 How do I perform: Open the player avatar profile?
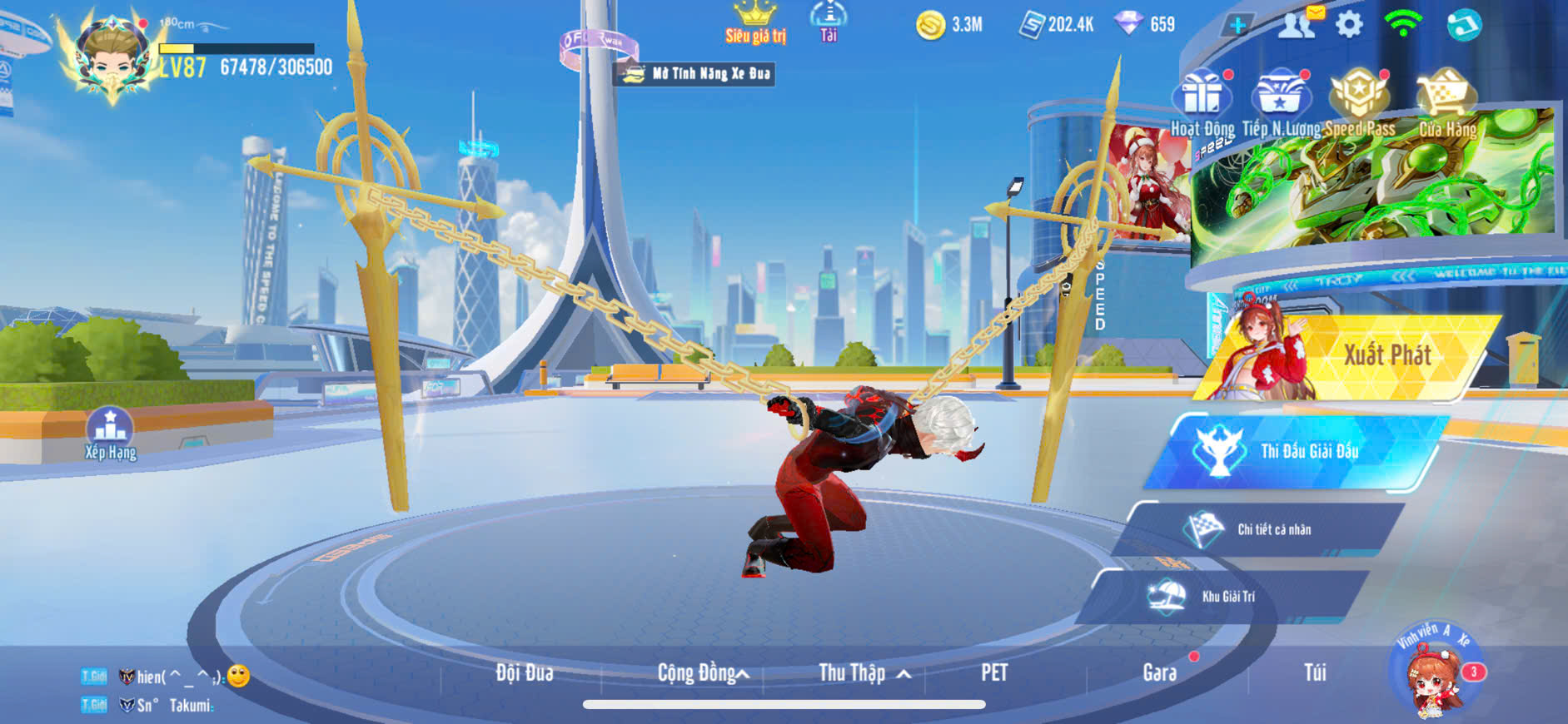click(112, 58)
